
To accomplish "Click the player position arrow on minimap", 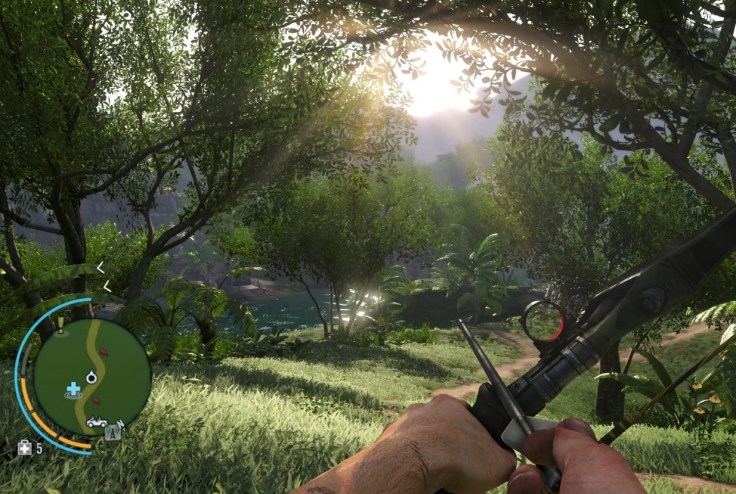I will 92,377.
